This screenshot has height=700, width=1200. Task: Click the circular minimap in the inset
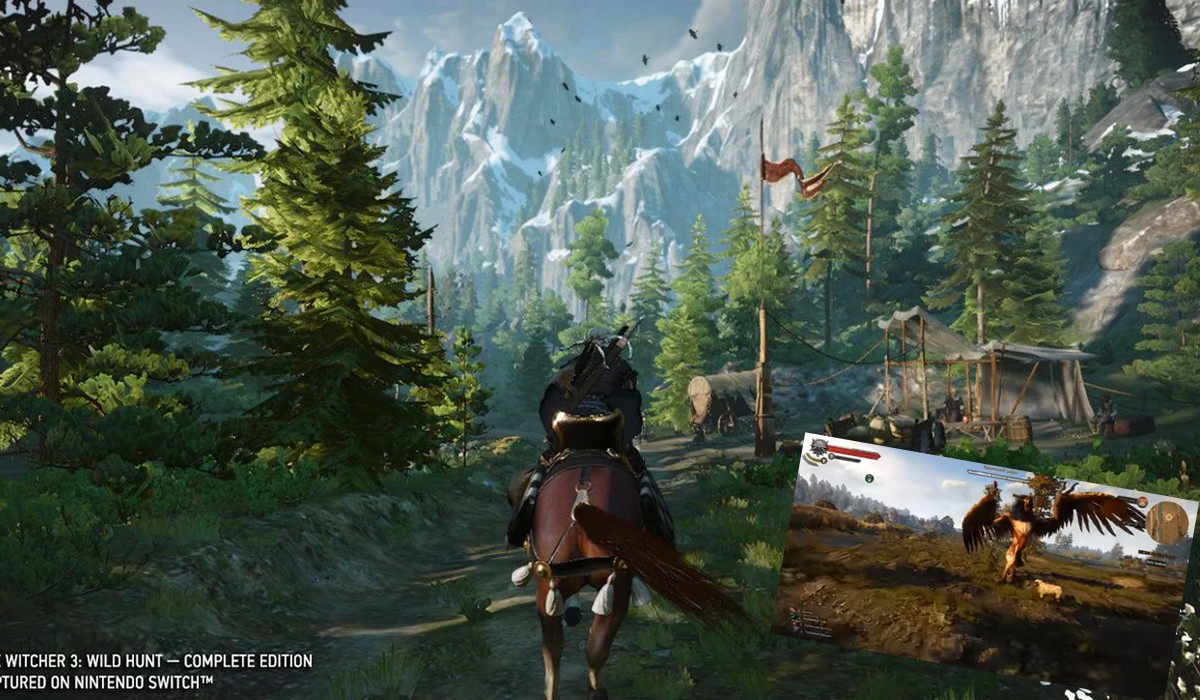[x=1167, y=521]
